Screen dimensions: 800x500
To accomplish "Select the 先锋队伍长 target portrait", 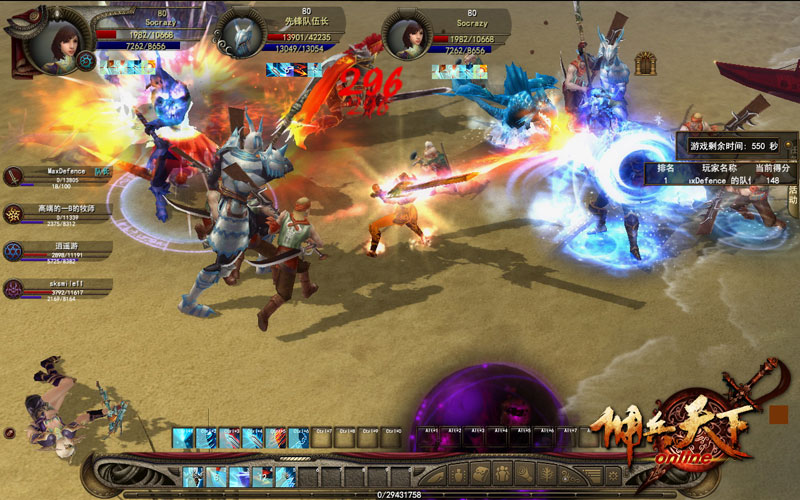I will (239, 36).
